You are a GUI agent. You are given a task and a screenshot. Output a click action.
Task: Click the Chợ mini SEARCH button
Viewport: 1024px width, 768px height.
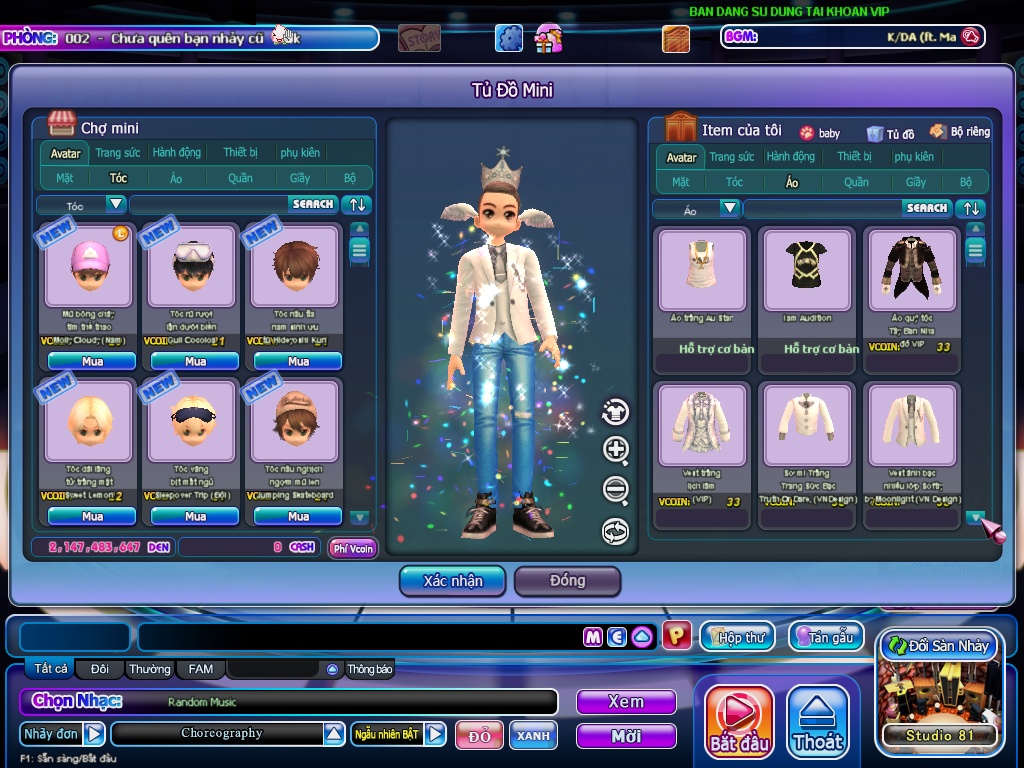coord(313,204)
